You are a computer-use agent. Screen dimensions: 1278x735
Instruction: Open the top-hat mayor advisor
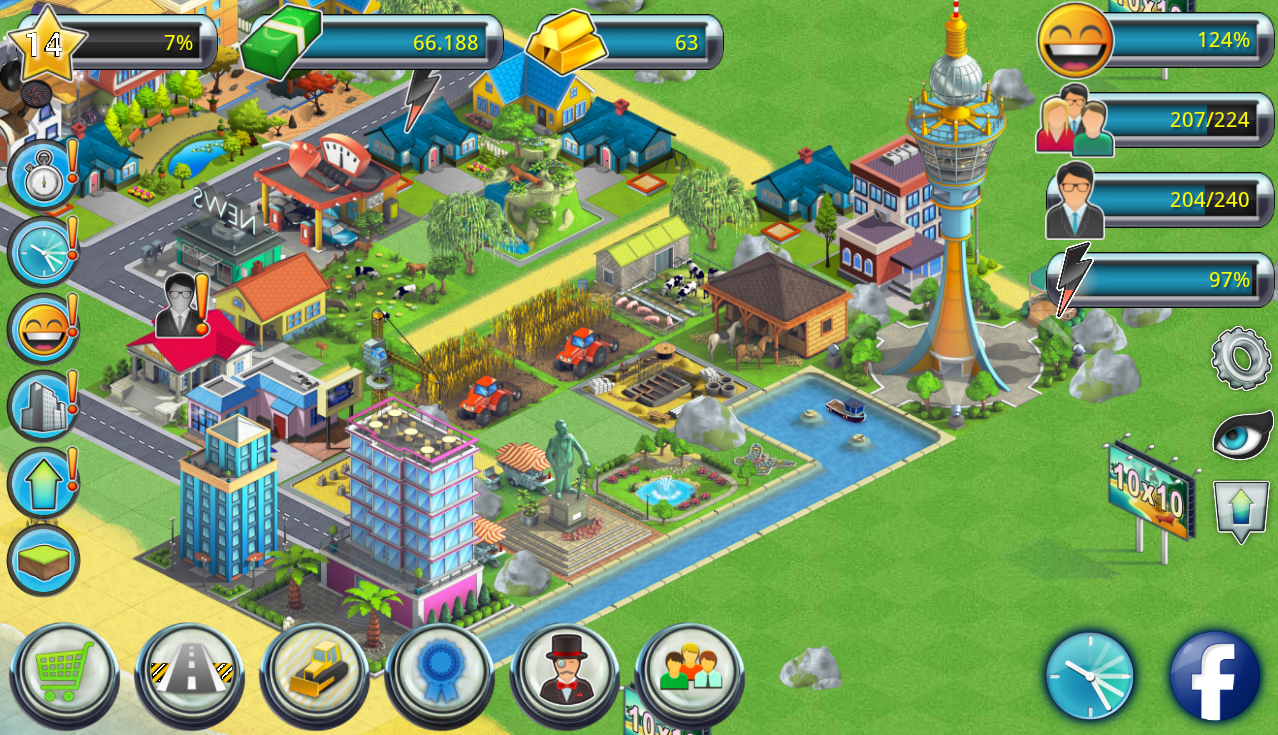[x=565, y=674]
